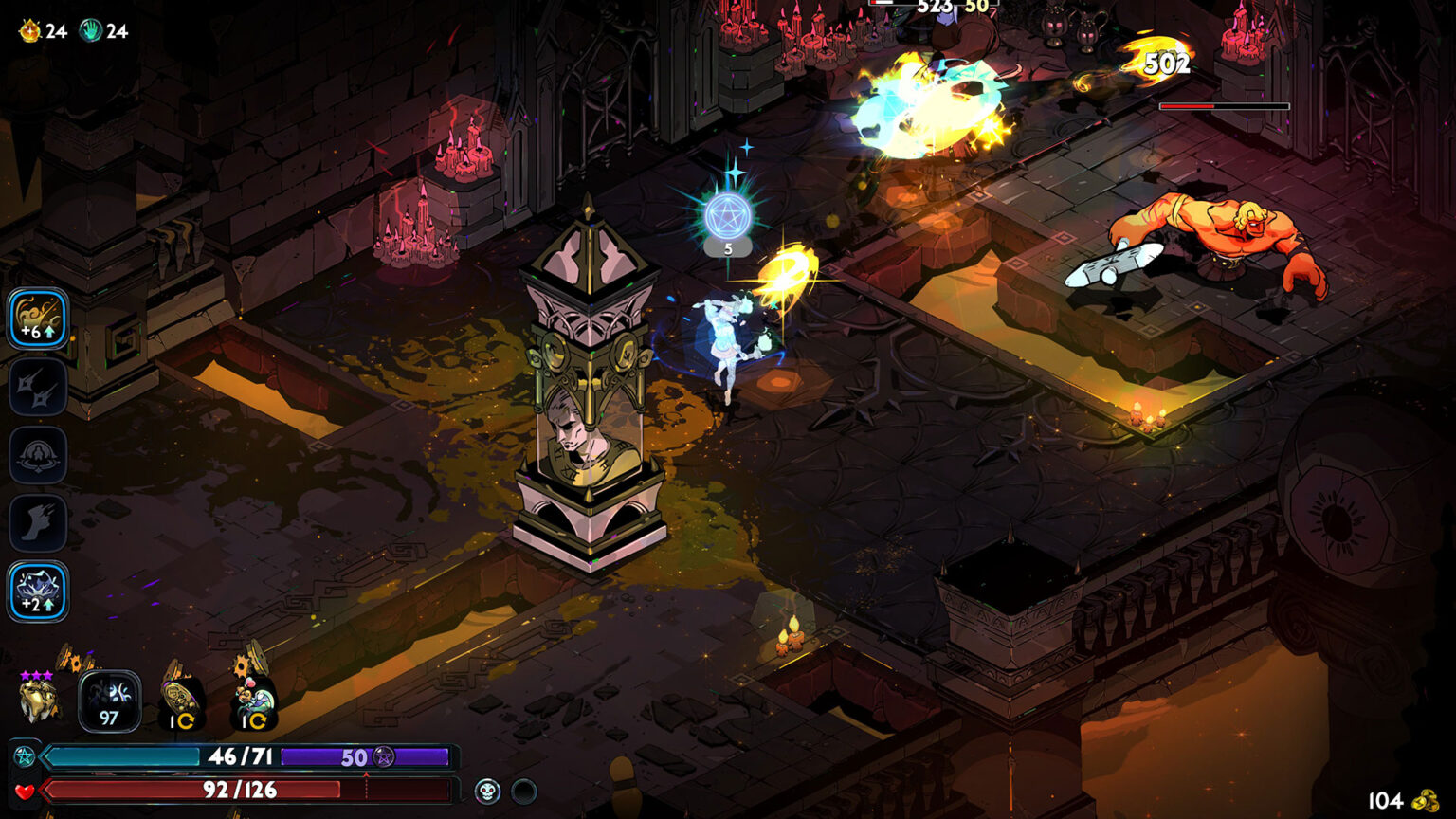Select the golden coin boon with 1 cooldown
1456x819 pixels.
pyautogui.click(x=178, y=700)
